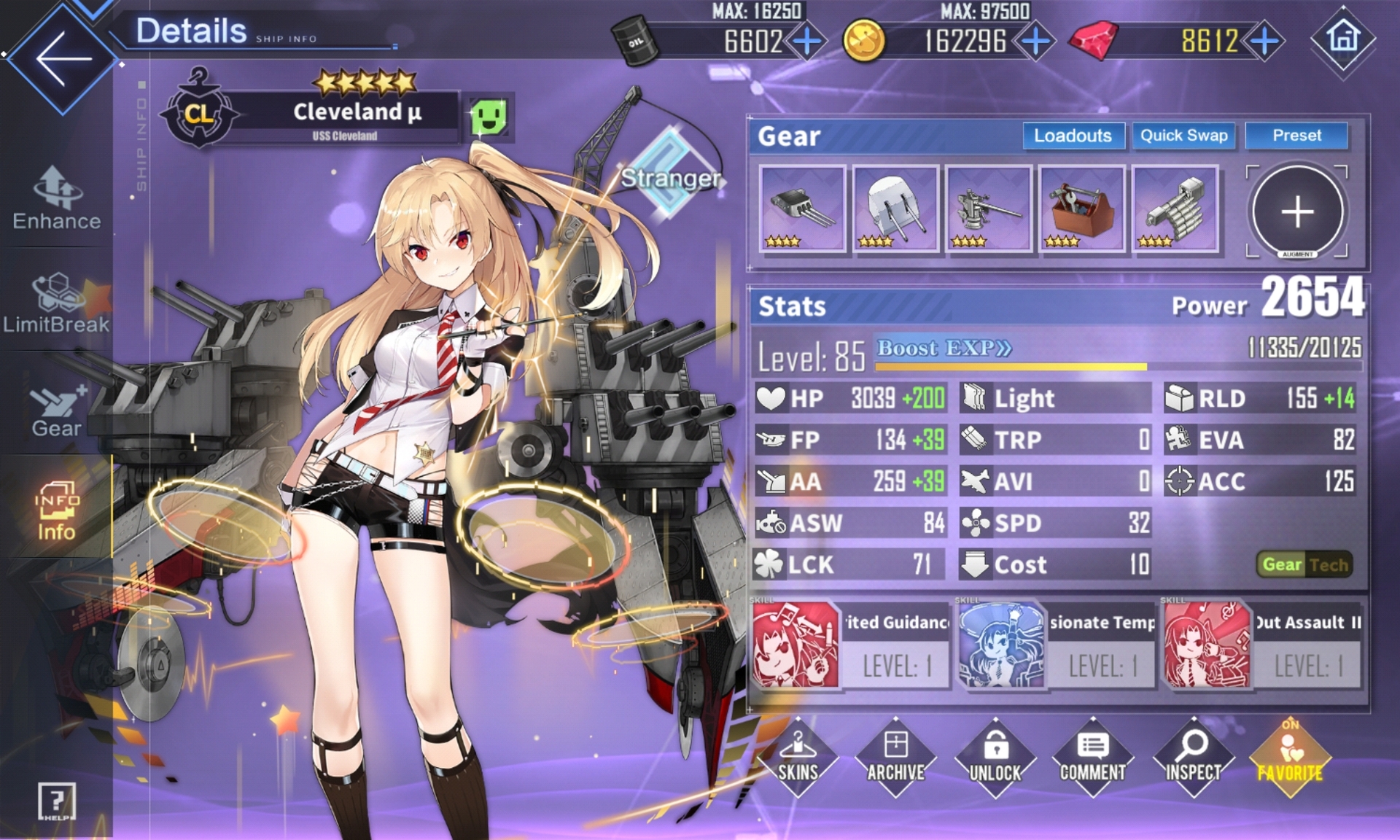Buy gems with the plus button

tap(1264, 42)
